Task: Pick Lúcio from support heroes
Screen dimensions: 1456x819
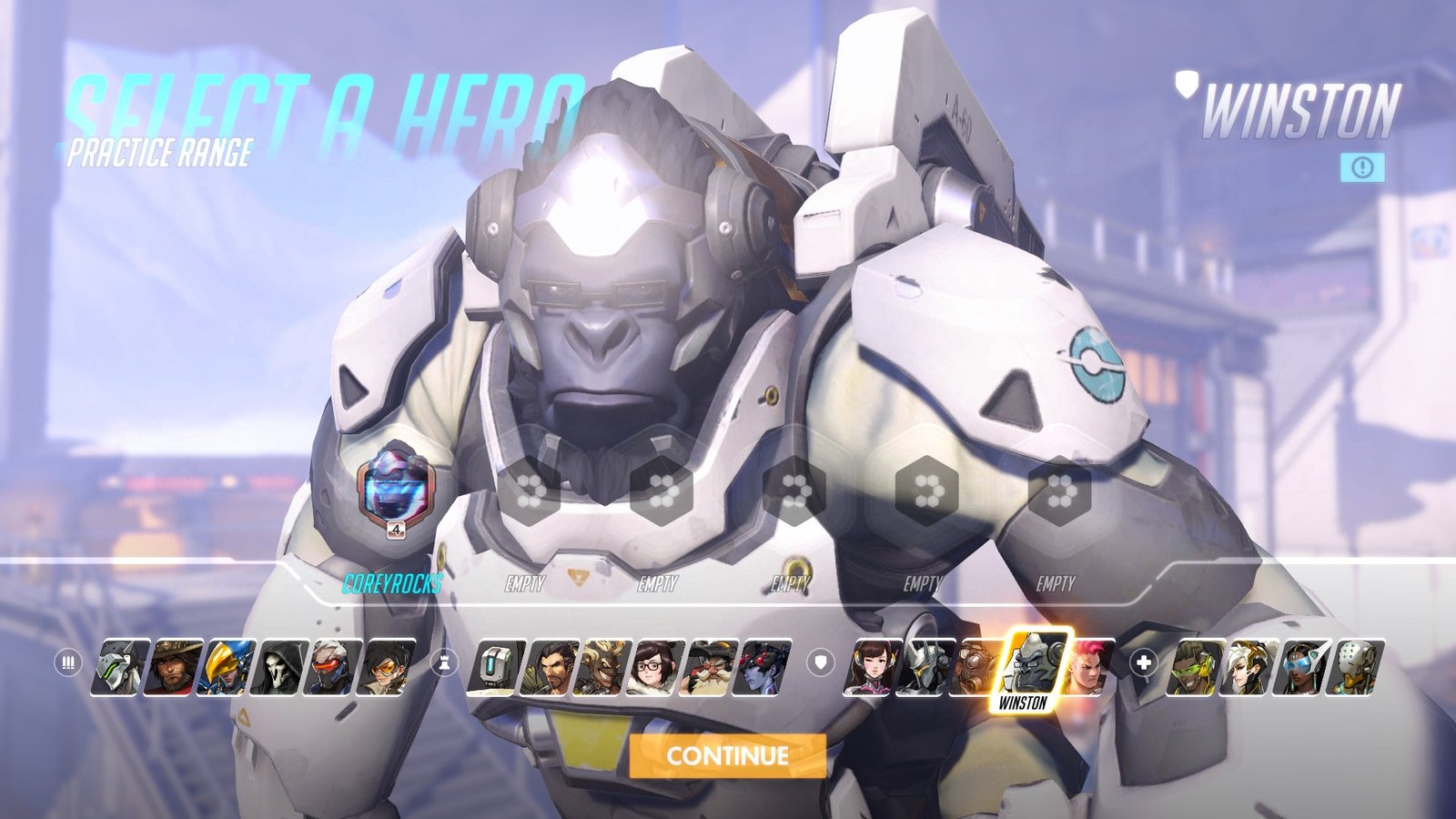Action: pyautogui.click(x=1193, y=668)
